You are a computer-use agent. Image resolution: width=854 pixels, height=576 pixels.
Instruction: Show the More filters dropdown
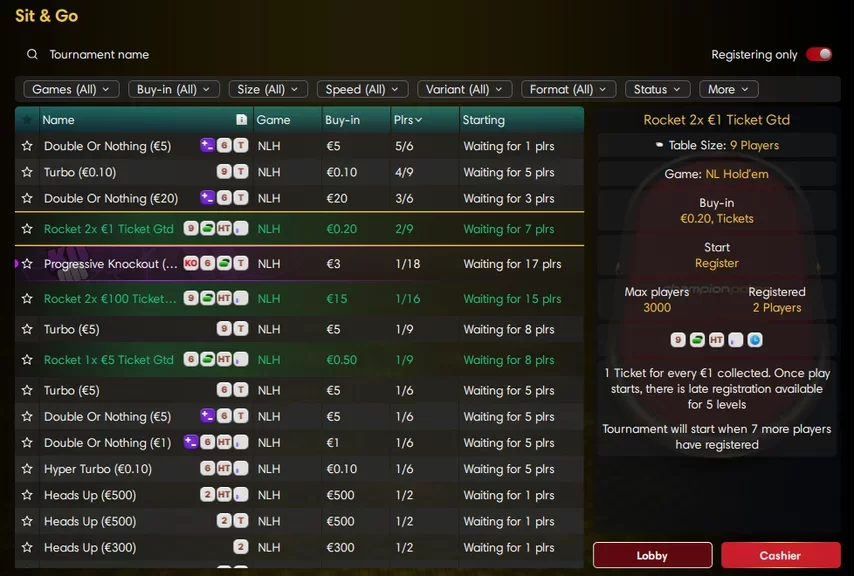point(729,89)
